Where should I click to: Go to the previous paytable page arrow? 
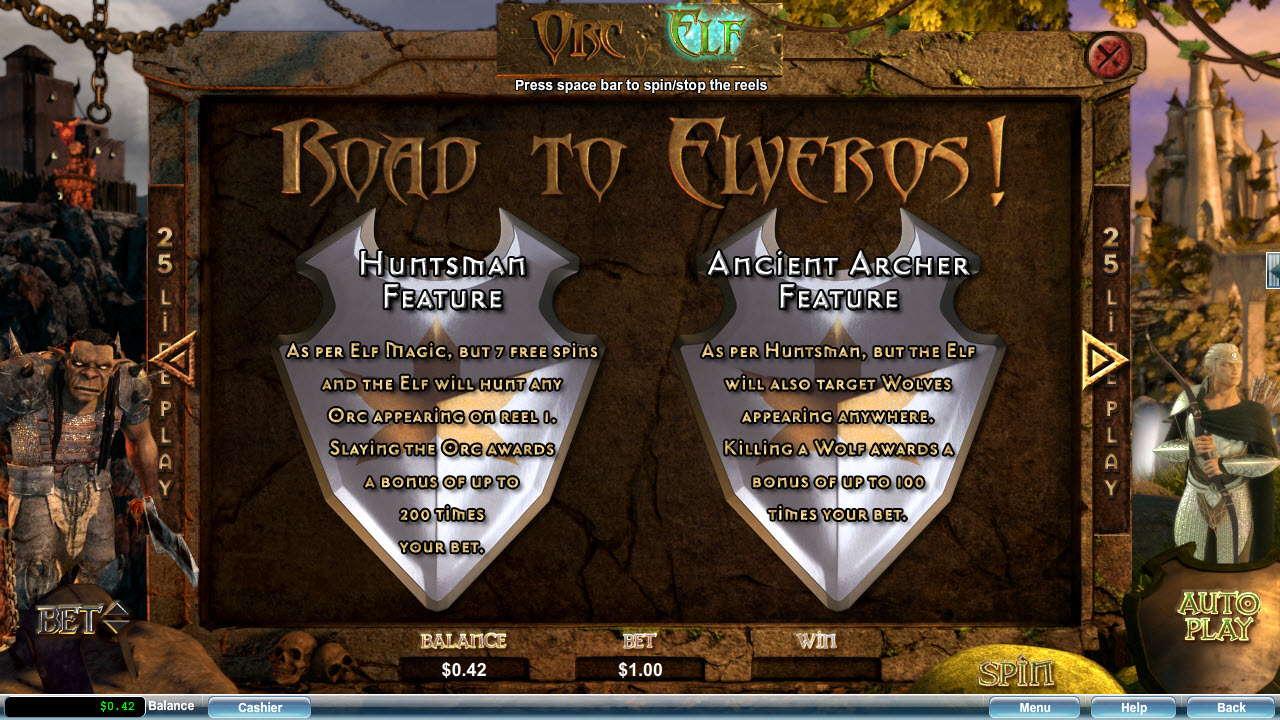coord(177,360)
